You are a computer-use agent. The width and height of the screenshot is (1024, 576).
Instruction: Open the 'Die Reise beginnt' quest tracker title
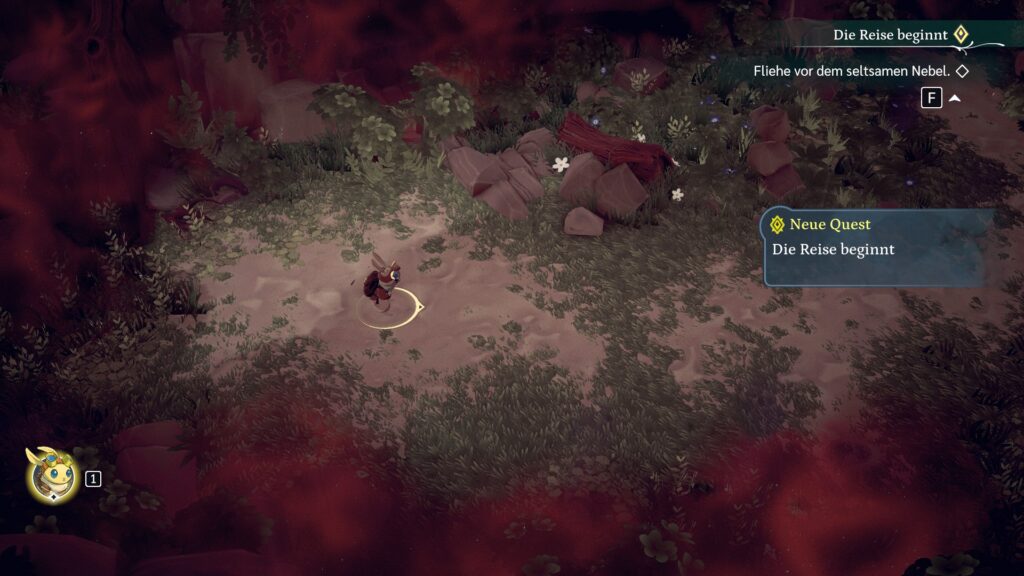click(x=890, y=35)
